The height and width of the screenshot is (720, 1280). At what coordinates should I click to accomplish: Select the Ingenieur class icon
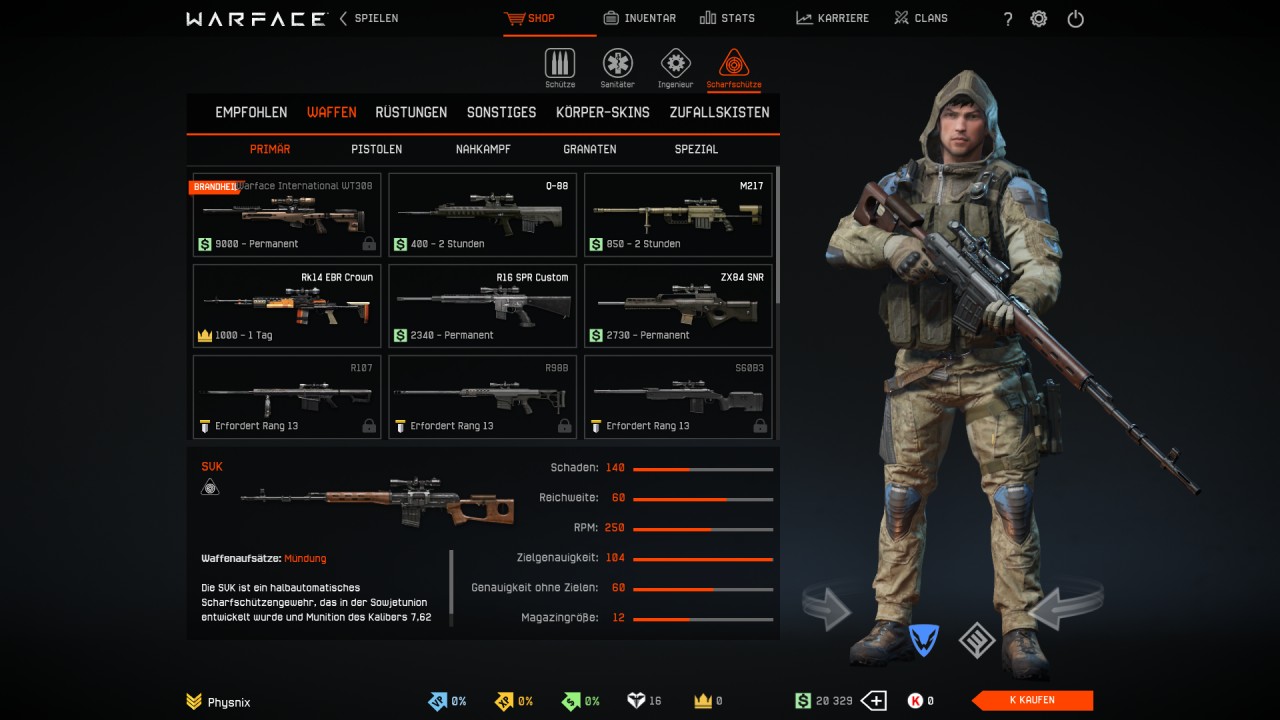675,65
